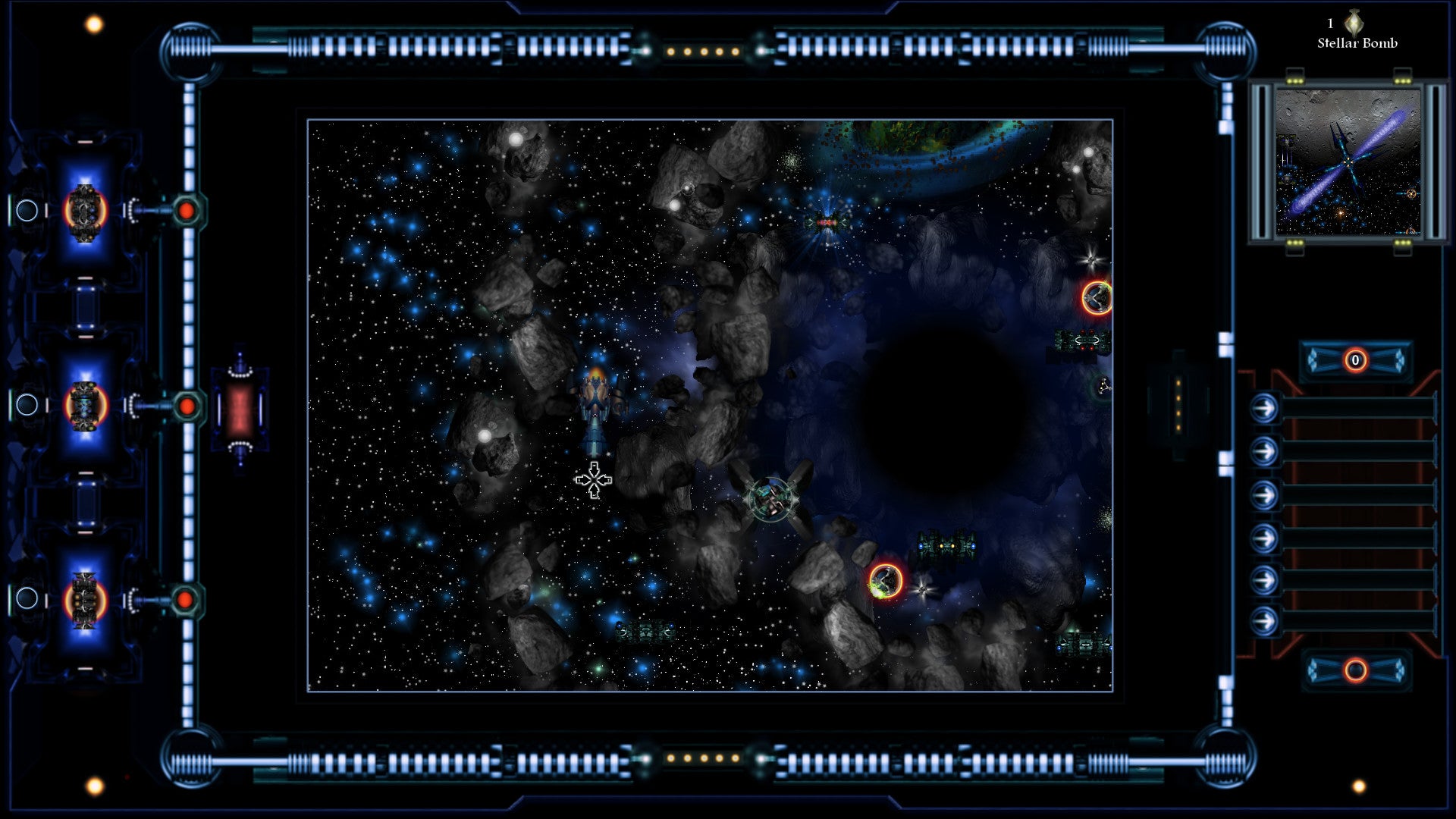This screenshot has height=819, width=1456.
Task: Click the red node beside the topmost ship
Action: click(187, 211)
